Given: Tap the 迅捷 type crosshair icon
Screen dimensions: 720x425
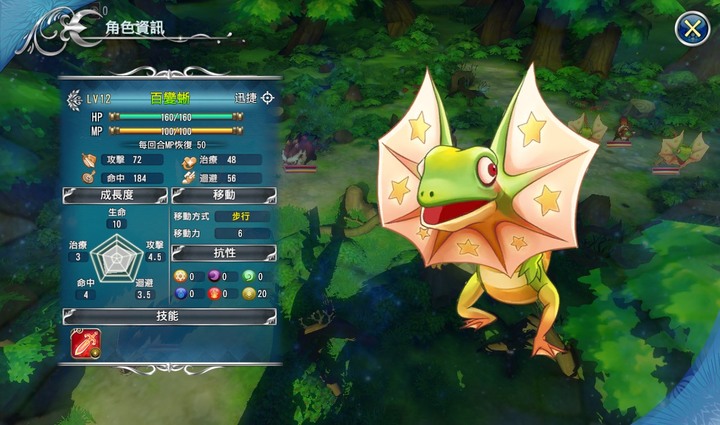Looking at the screenshot, I should pyautogui.click(x=268, y=98).
